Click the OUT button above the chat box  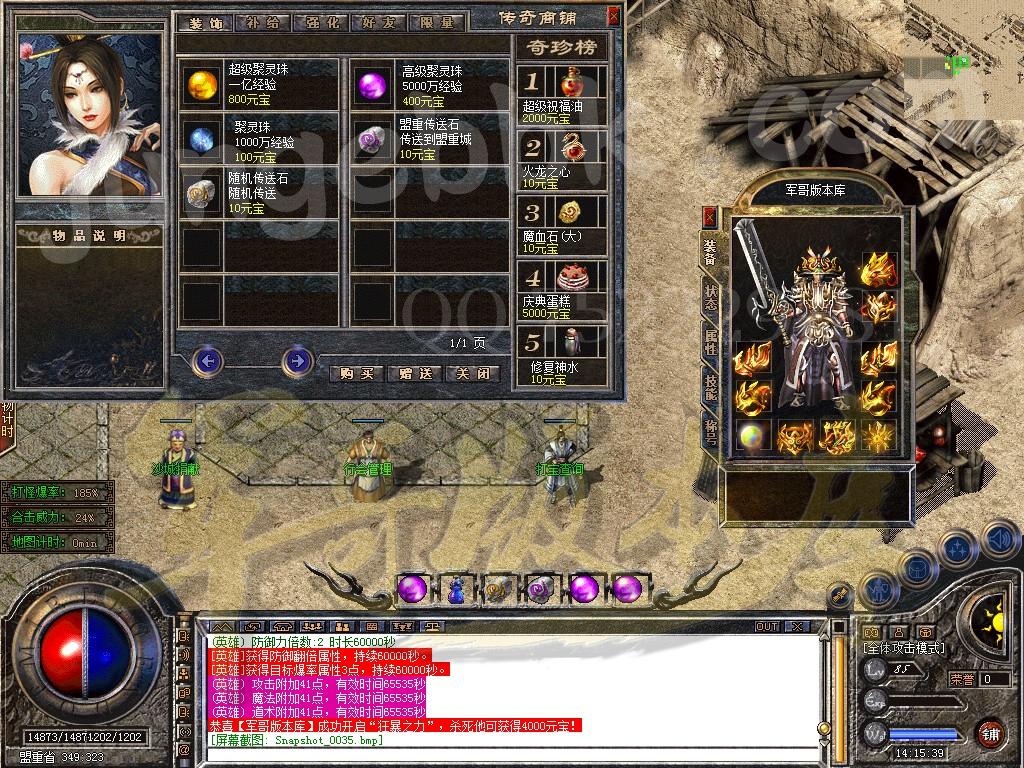(767, 626)
